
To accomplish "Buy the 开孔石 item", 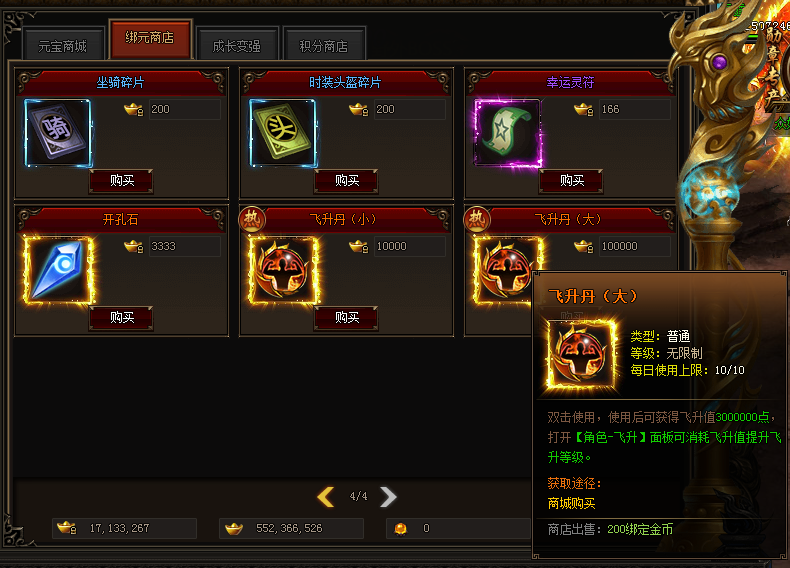I will coord(122,318).
